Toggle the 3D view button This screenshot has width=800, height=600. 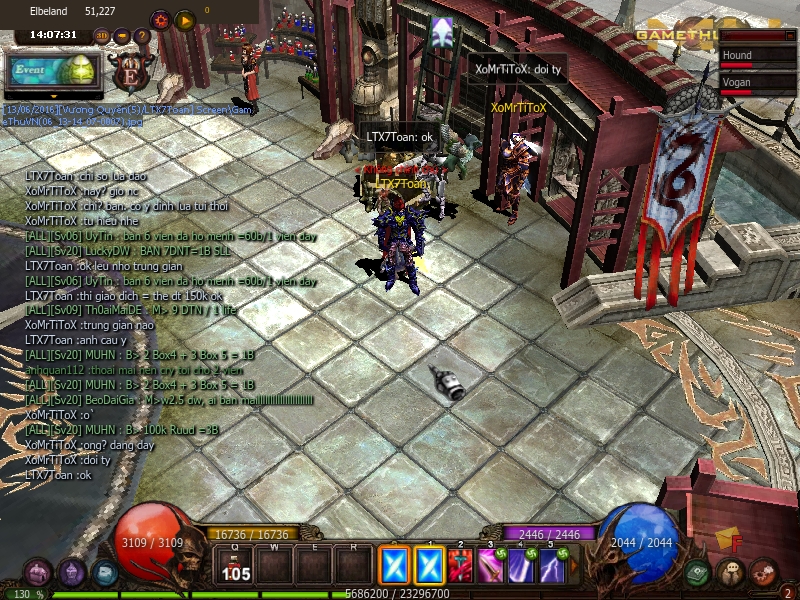[x=102, y=36]
